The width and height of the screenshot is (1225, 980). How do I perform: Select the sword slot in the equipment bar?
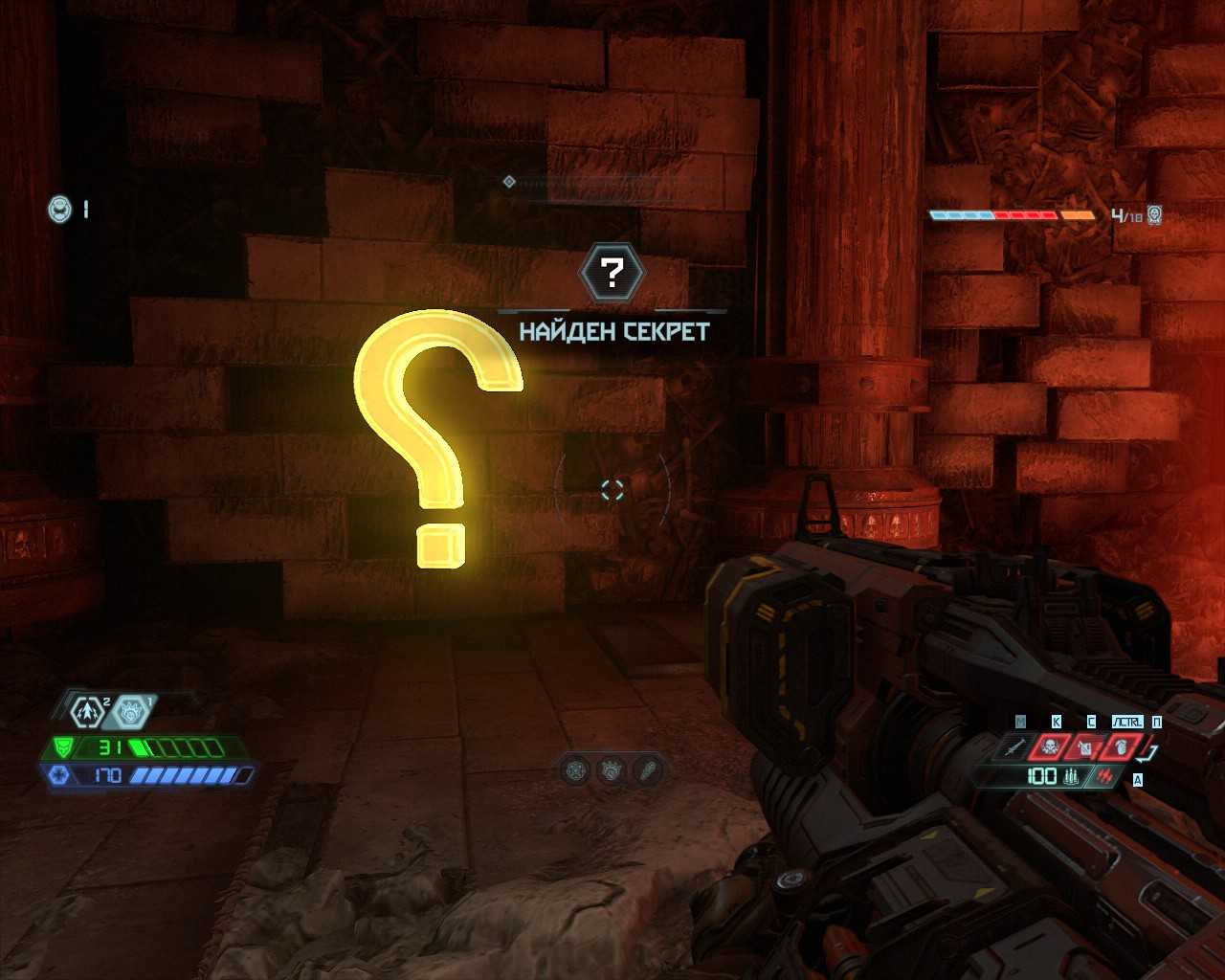pyautogui.click(x=1017, y=746)
